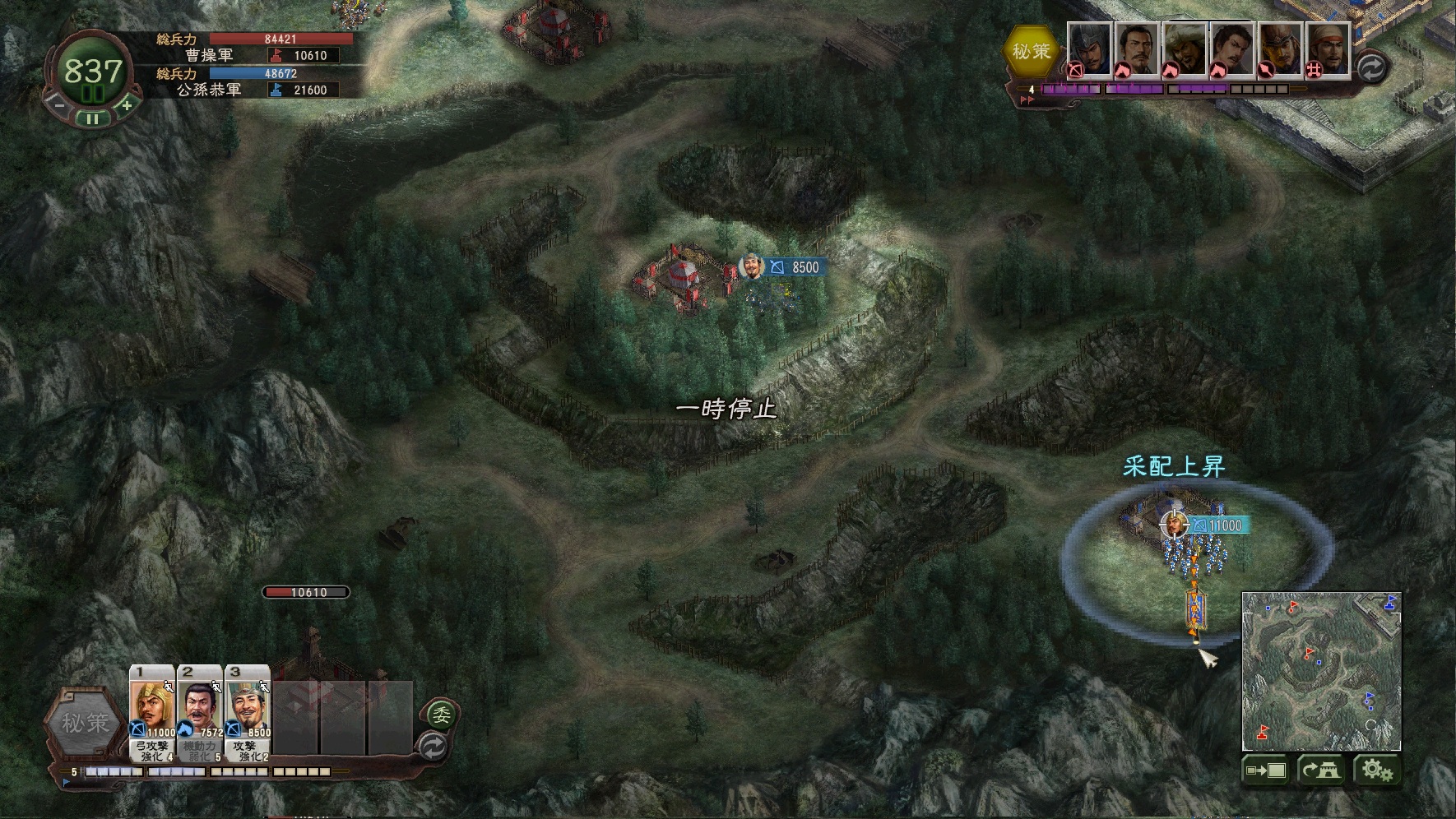Decrease game speed with the minus button

(56, 104)
